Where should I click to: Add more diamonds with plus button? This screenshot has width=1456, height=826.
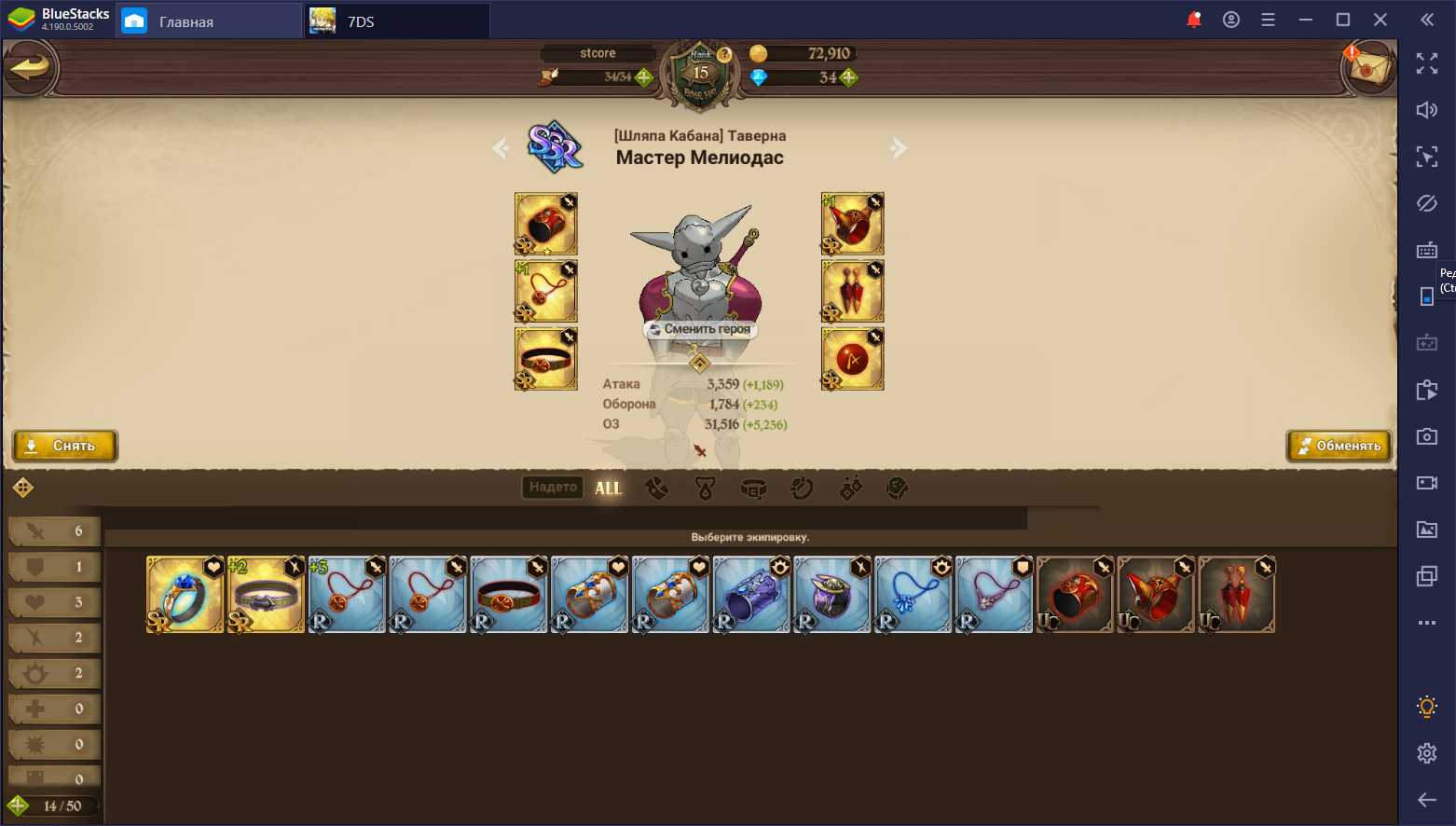[849, 77]
